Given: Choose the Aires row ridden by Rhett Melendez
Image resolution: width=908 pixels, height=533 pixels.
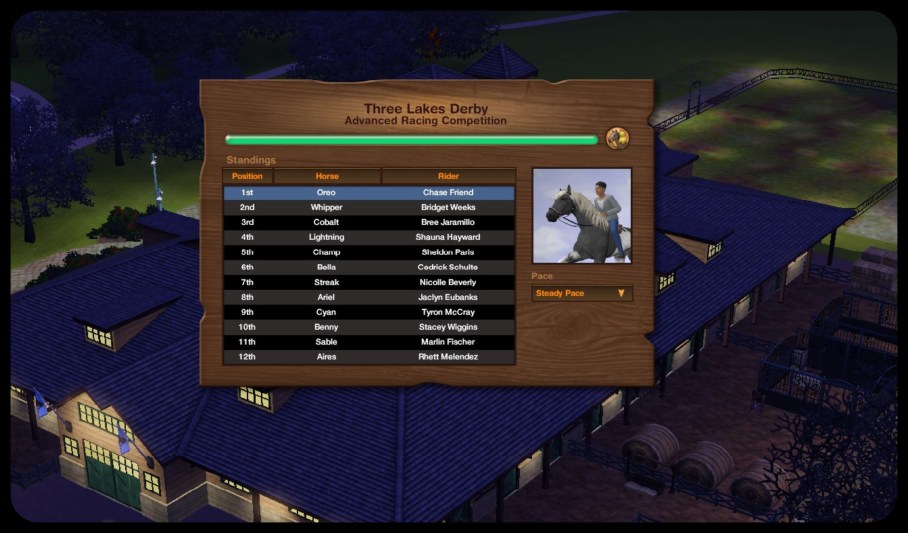Looking at the screenshot, I should pyautogui.click(x=369, y=357).
